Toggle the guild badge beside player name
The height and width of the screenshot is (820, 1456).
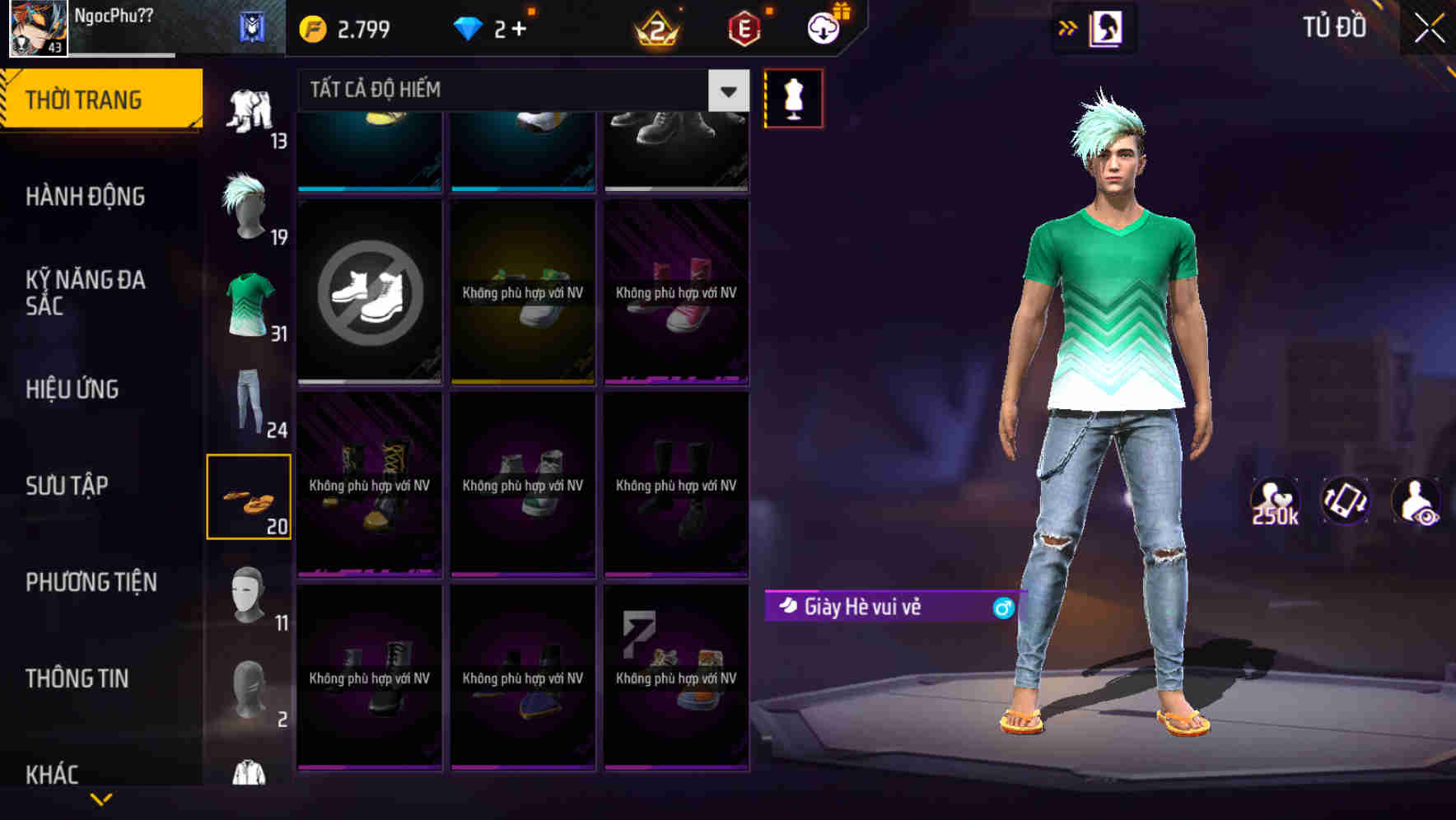(251, 27)
